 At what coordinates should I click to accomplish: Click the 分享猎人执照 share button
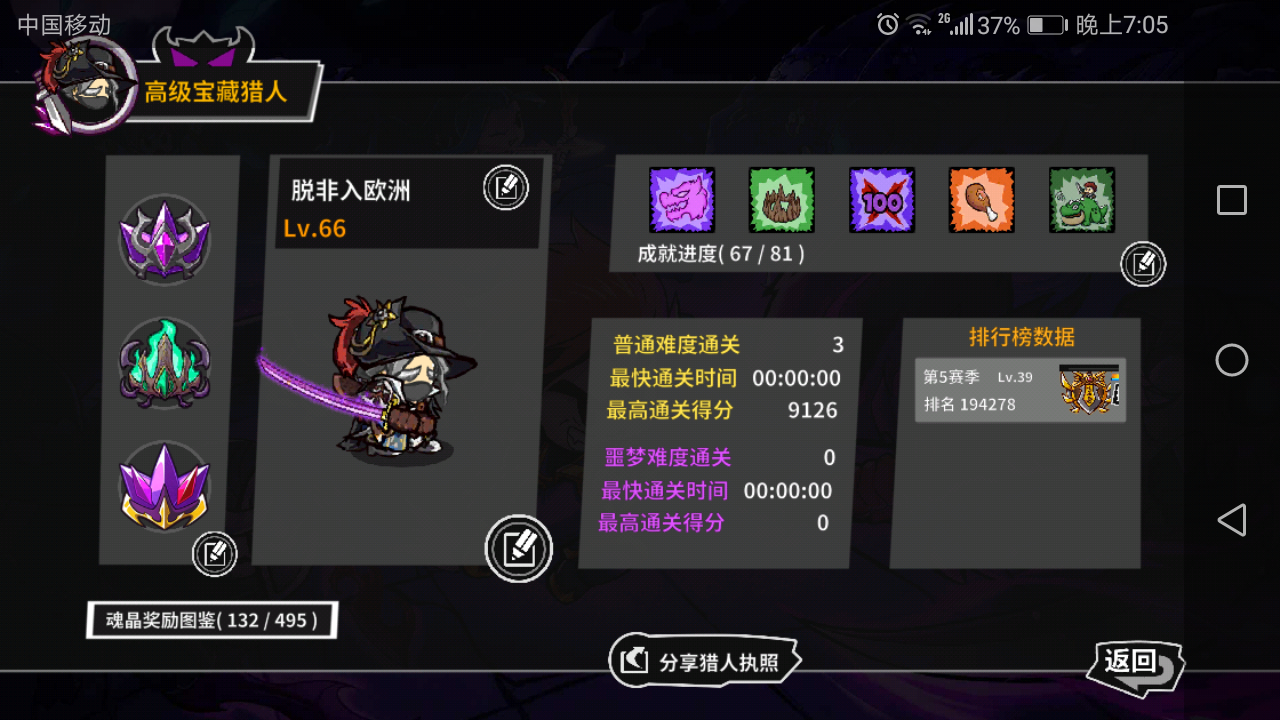pos(705,660)
